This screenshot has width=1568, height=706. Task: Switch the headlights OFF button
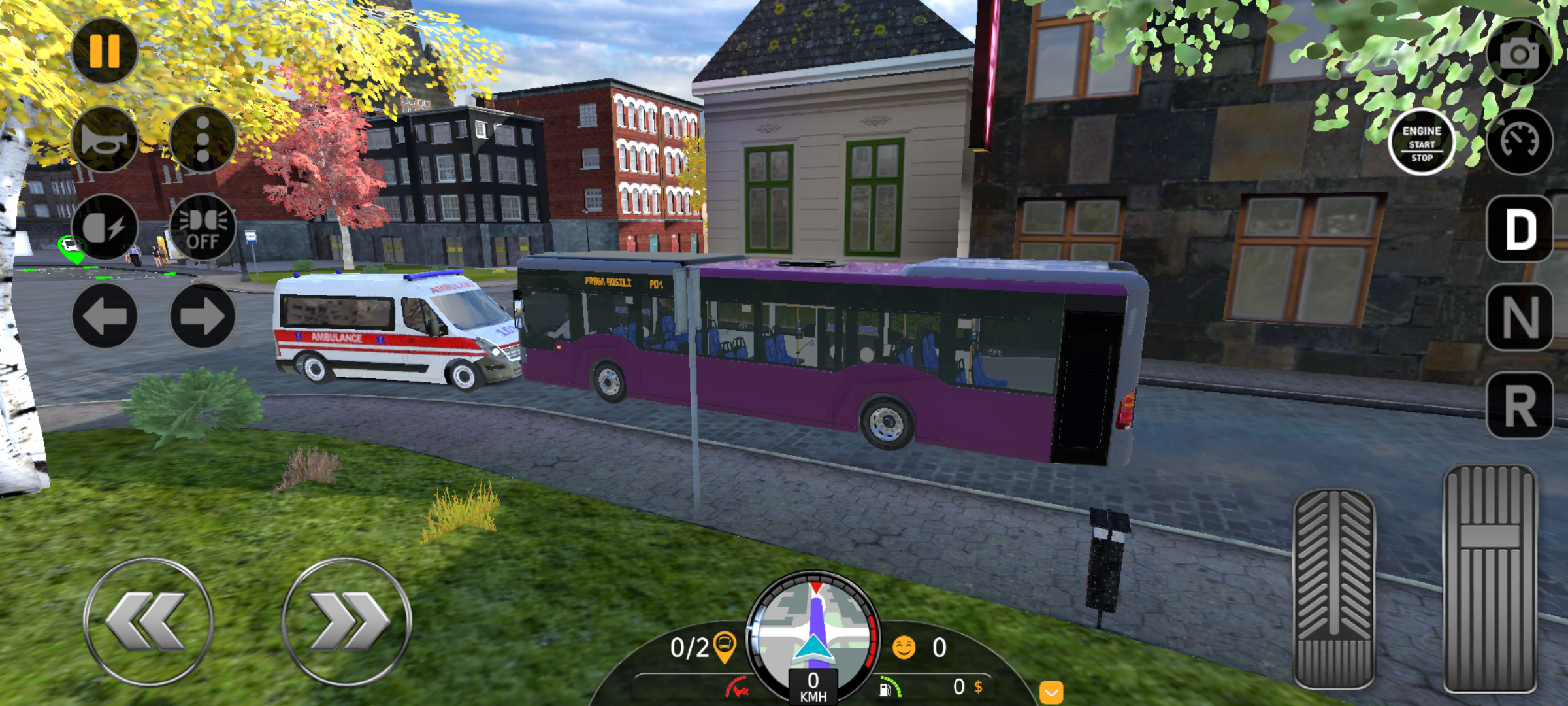(x=203, y=227)
